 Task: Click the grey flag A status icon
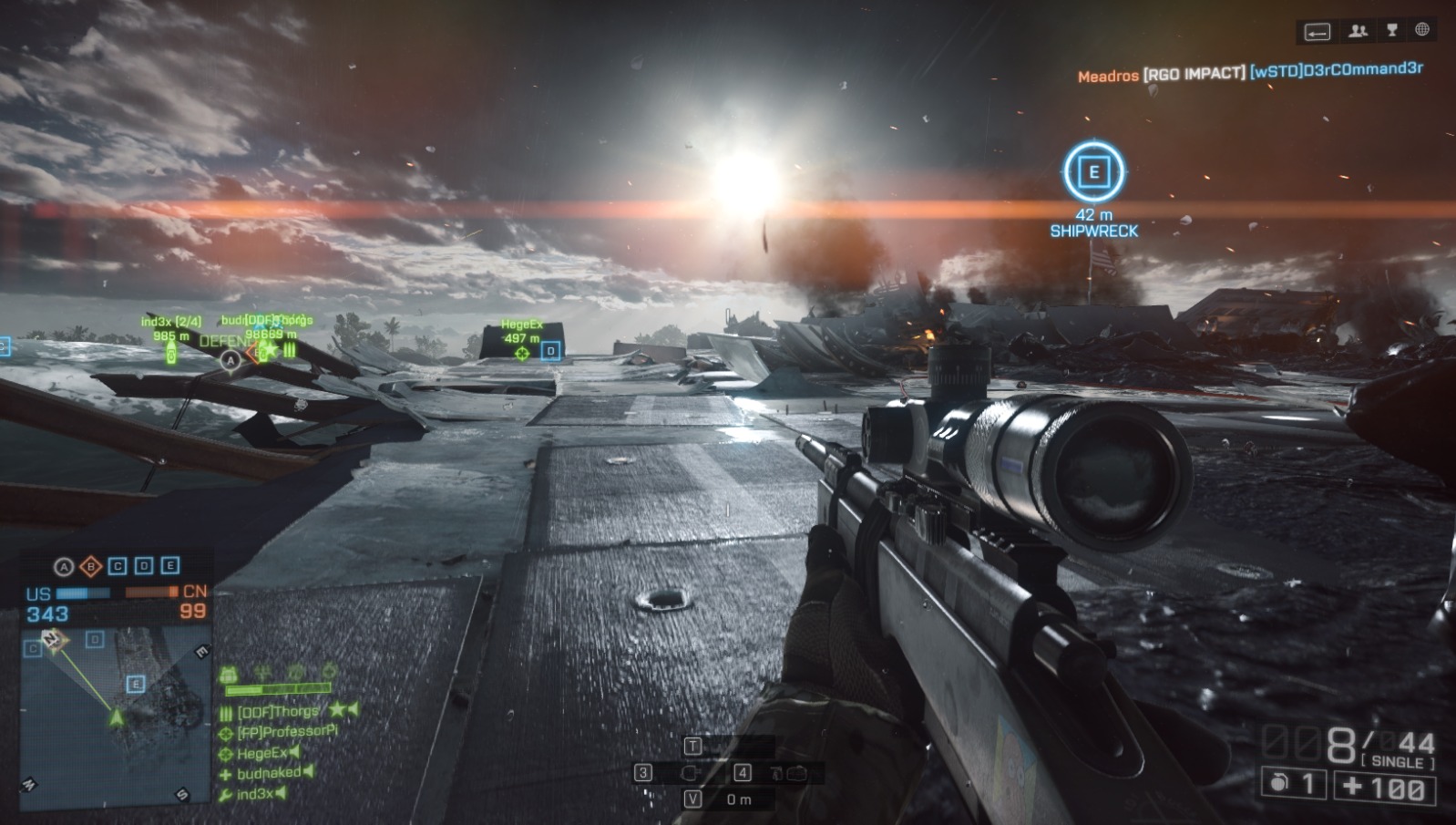point(64,567)
